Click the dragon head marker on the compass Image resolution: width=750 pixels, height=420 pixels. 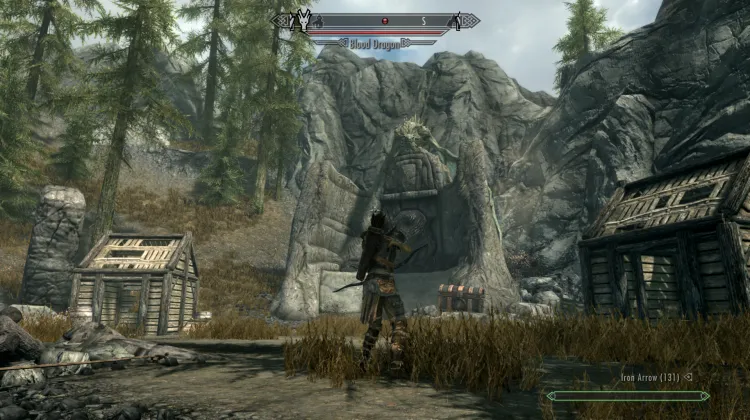[x=301, y=20]
